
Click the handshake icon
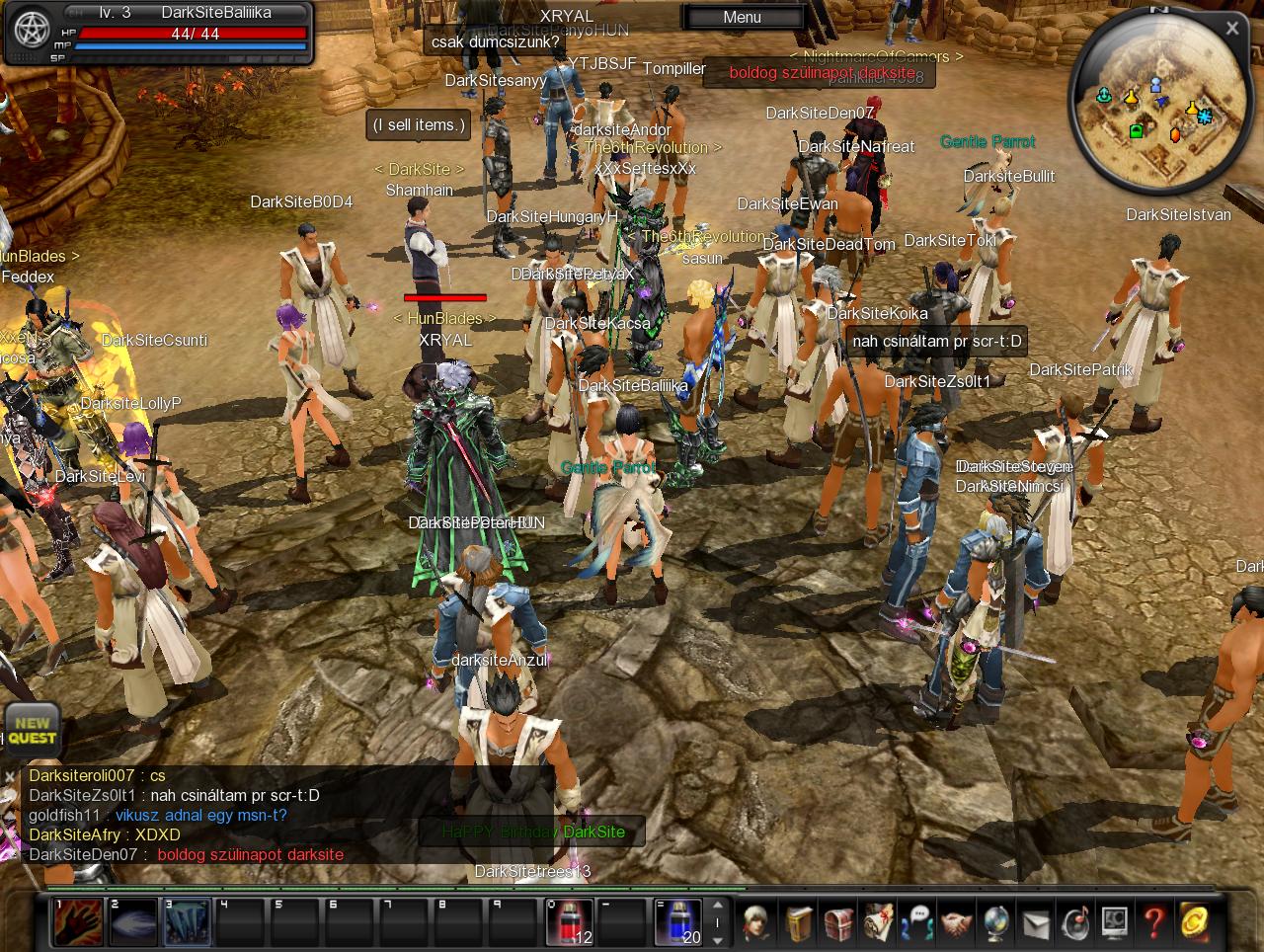pos(957,923)
